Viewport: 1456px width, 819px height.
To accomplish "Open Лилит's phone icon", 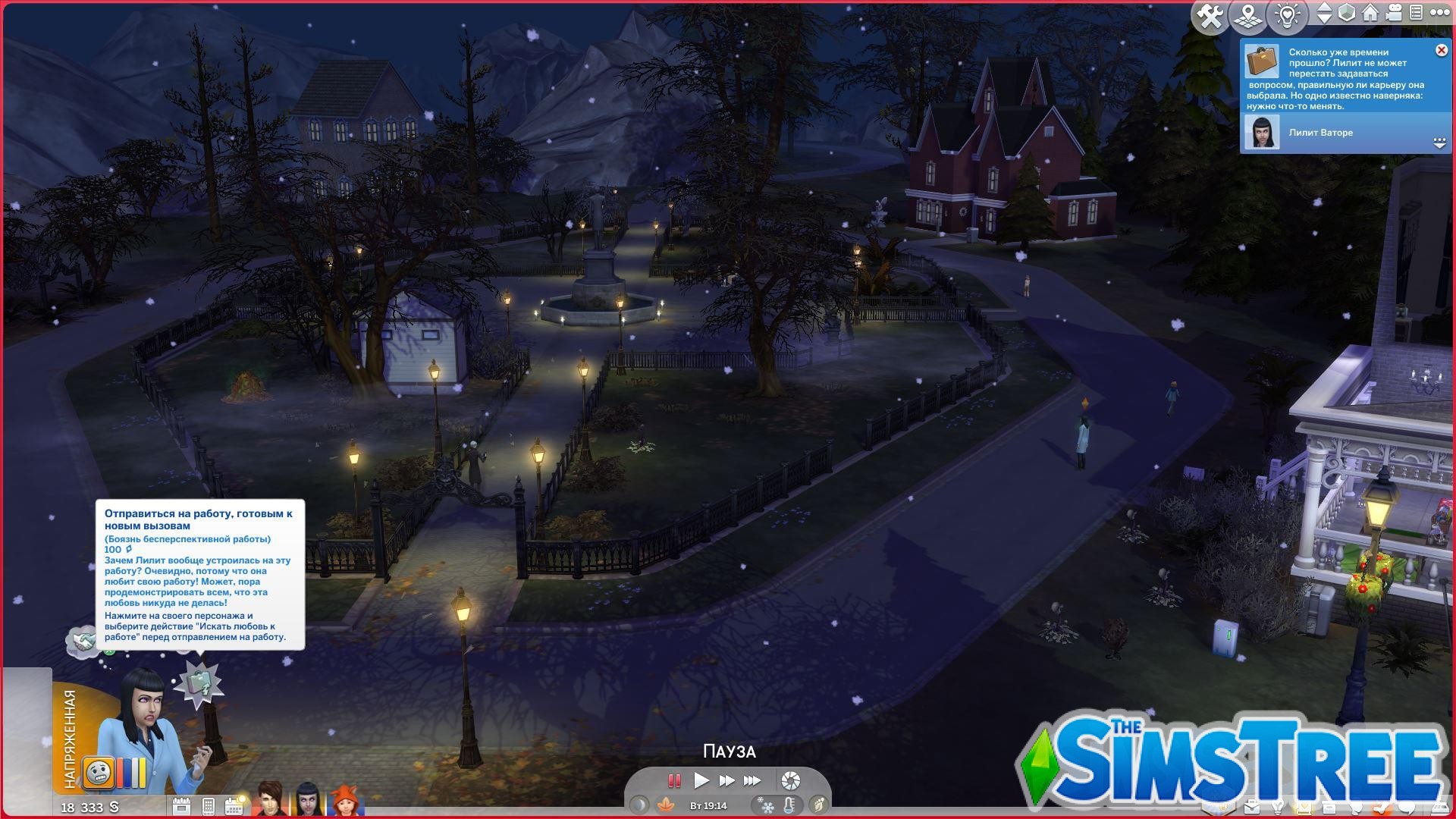I will pos(208,807).
